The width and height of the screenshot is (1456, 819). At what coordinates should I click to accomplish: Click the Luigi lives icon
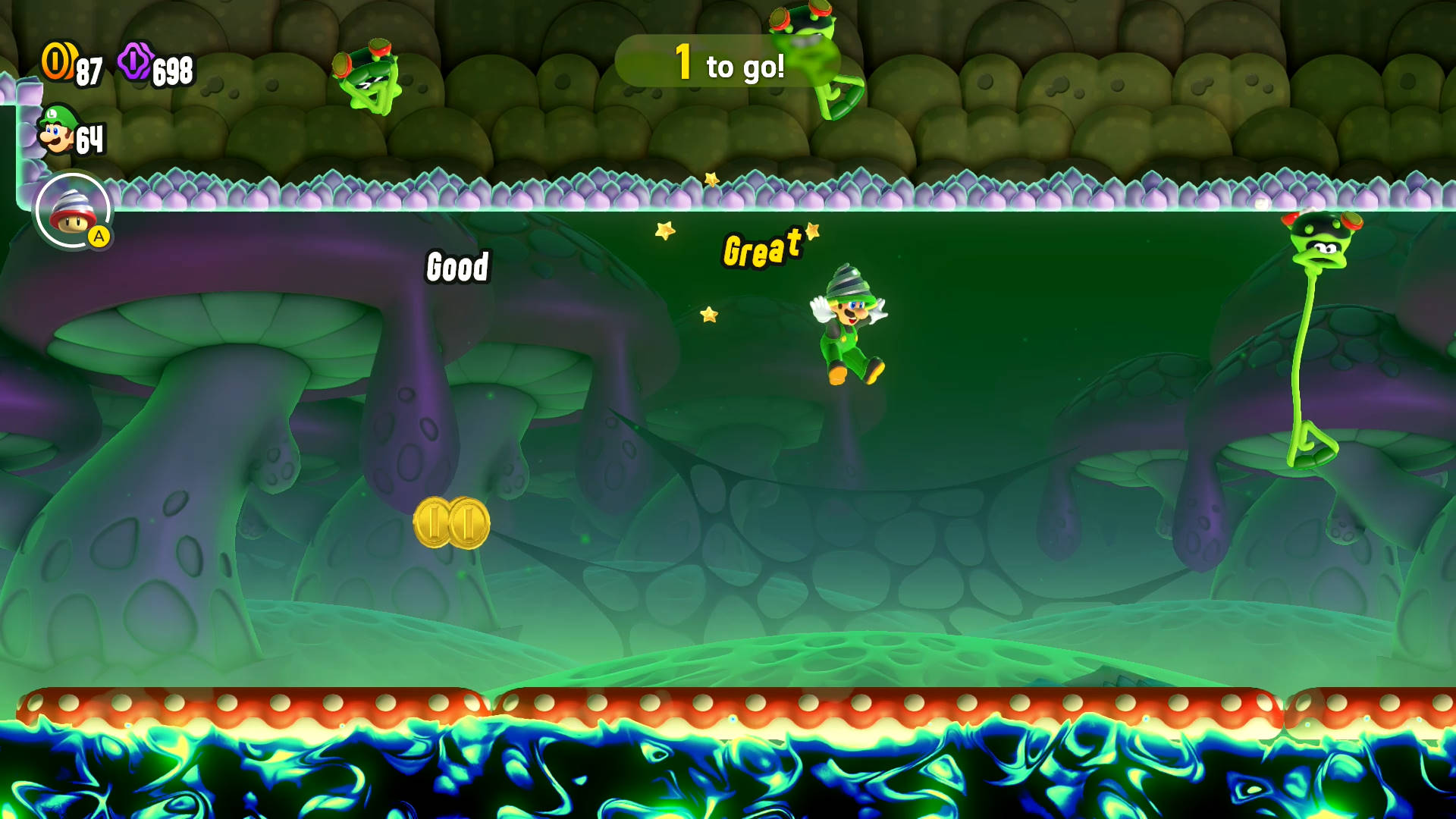tap(57, 130)
